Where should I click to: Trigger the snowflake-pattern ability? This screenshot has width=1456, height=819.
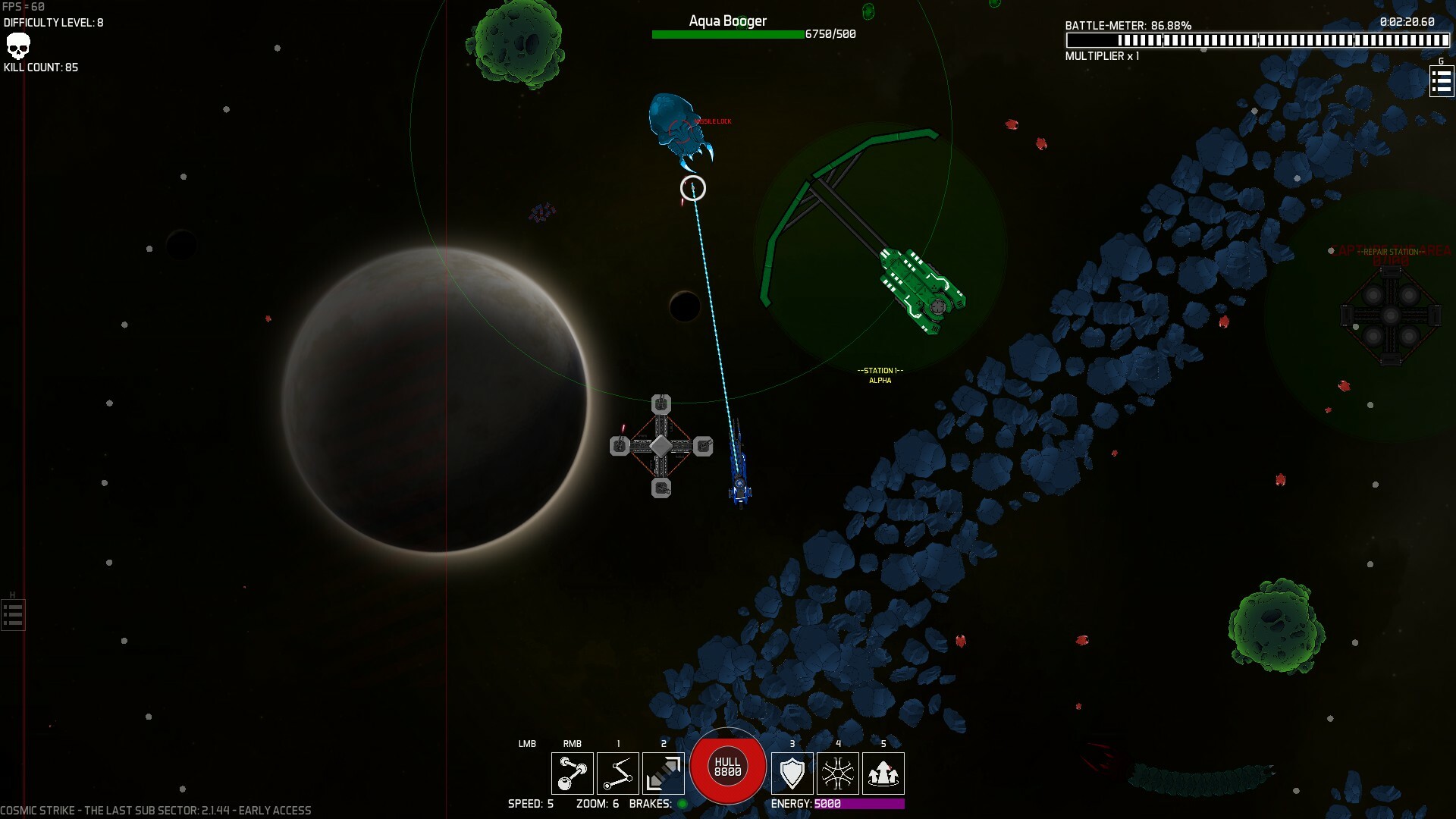(x=837, y=773)
